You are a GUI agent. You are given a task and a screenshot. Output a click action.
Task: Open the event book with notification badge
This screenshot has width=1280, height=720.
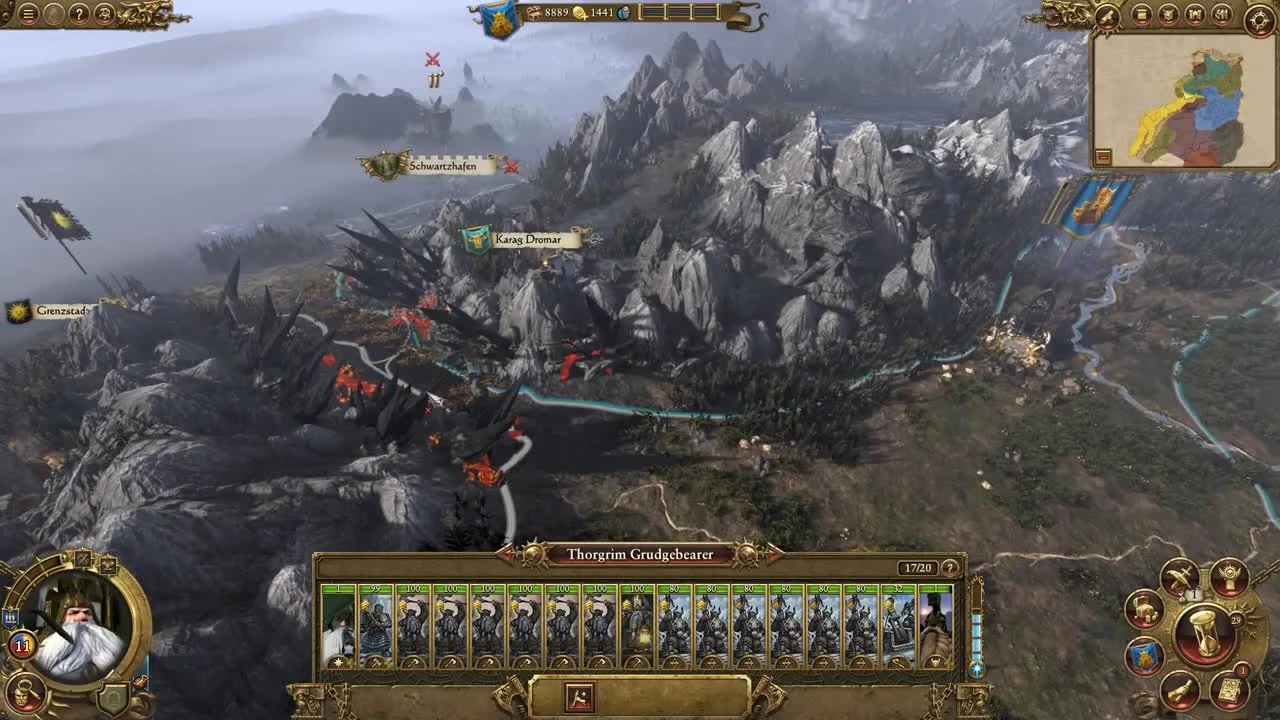click(1228, 690)
